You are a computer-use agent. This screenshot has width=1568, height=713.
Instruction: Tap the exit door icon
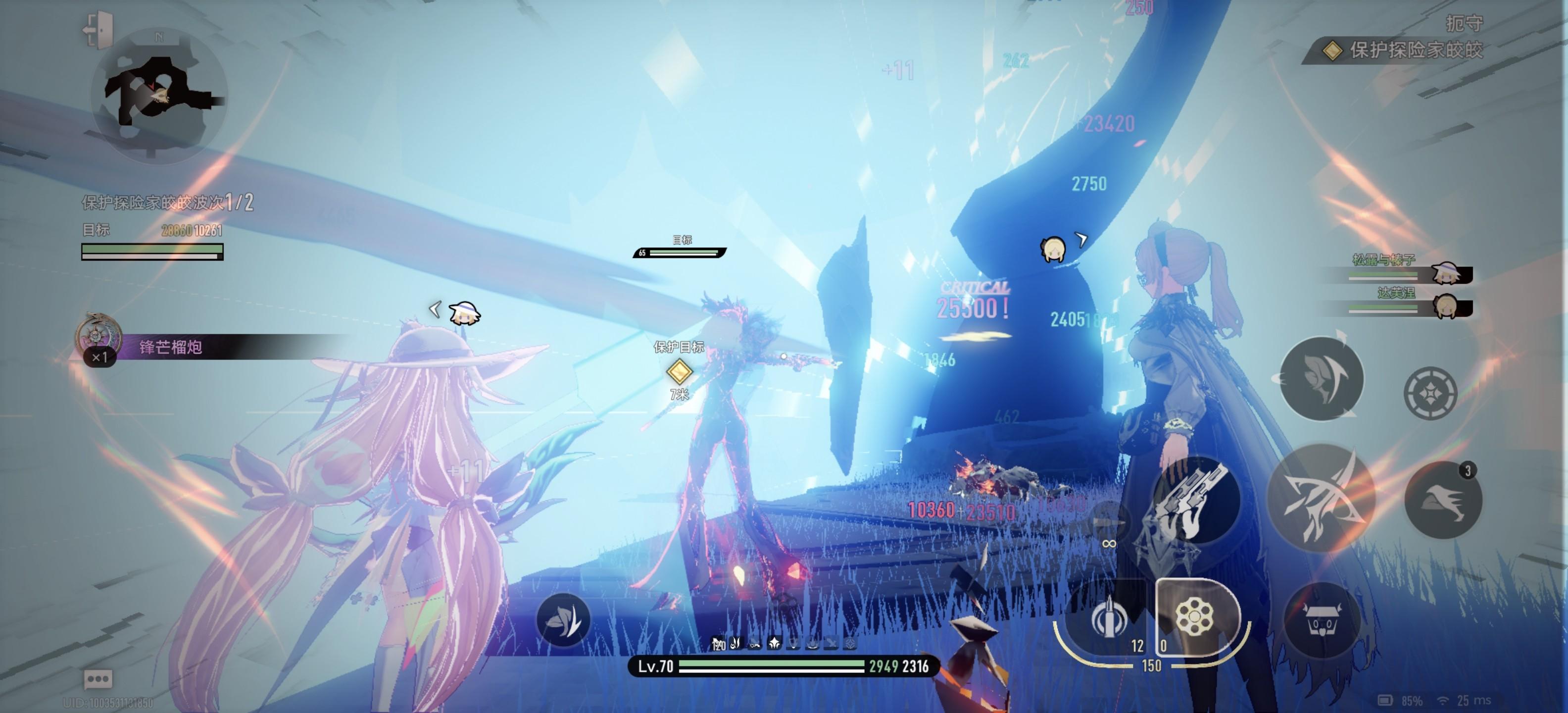tap(98, 29)
